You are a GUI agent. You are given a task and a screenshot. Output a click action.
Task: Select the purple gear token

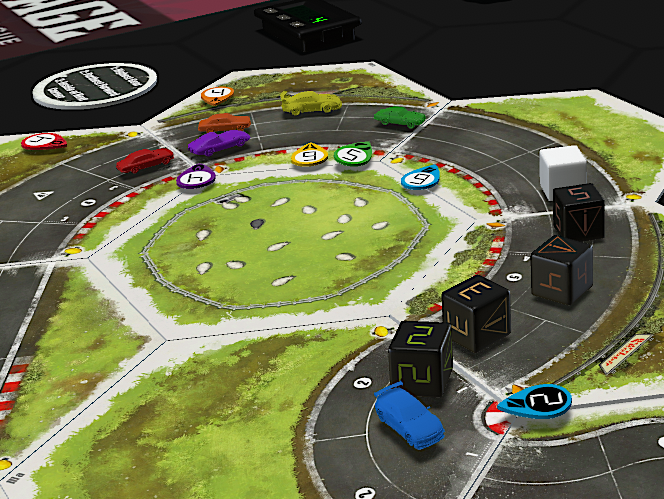[196, 178]
